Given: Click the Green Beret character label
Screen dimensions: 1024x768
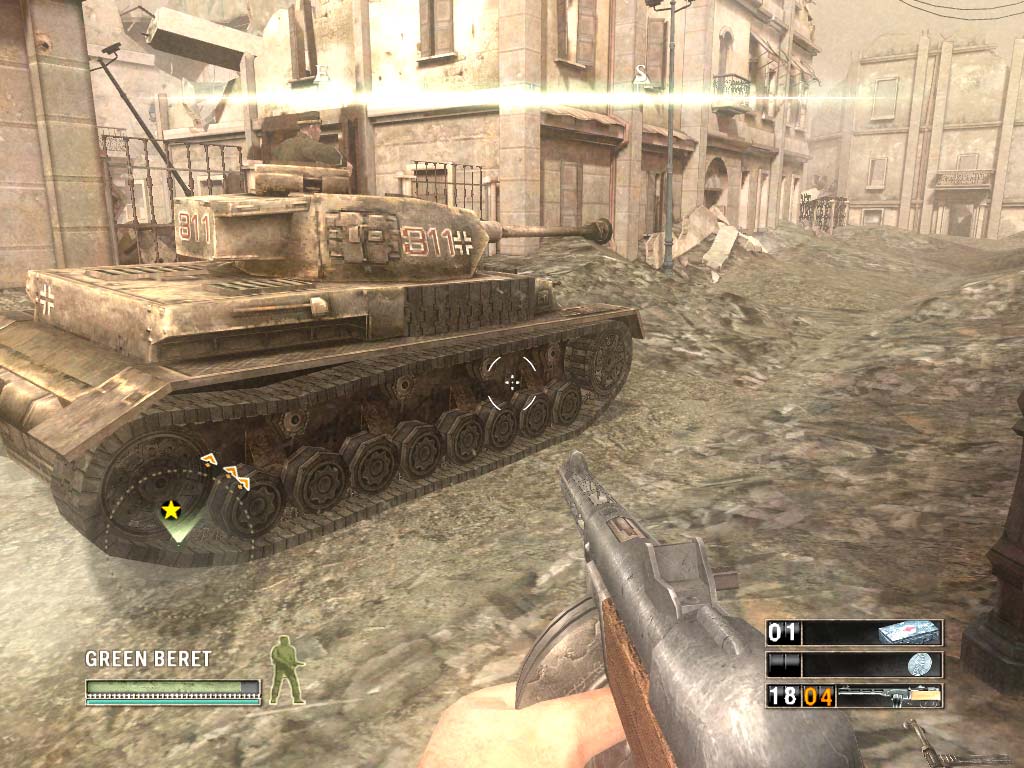Looking at the screenshot, I should [x=148, y=658].
